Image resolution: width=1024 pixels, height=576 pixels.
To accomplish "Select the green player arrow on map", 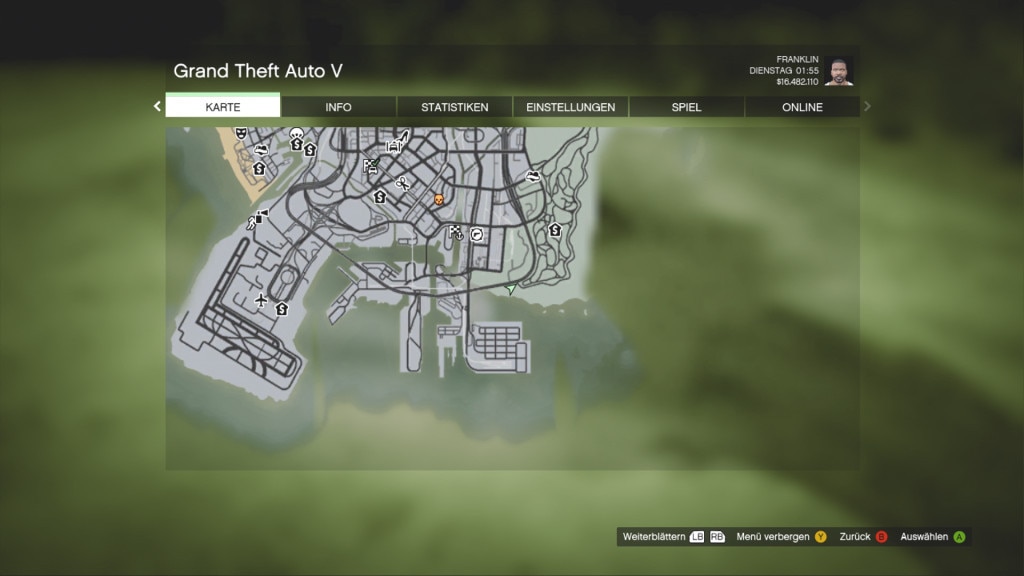I will coord(511,289).
